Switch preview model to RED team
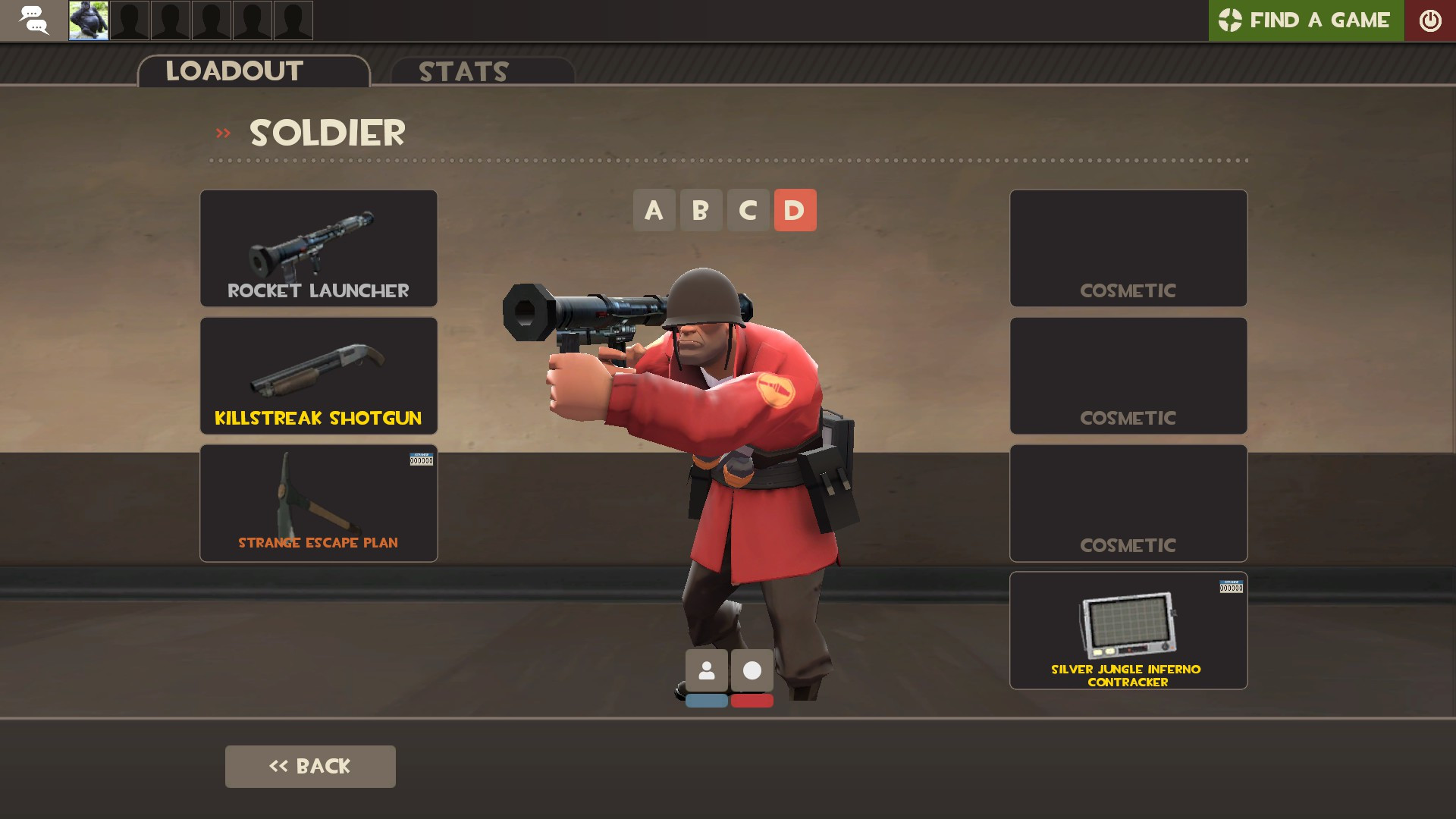 [x=752, y=701]
